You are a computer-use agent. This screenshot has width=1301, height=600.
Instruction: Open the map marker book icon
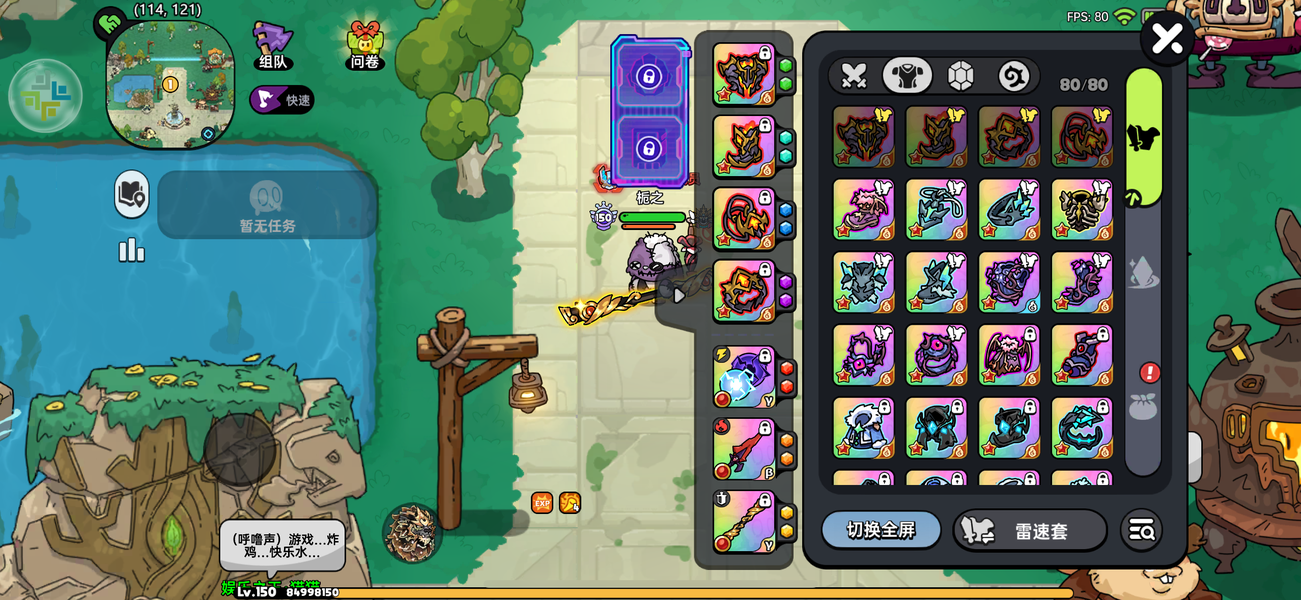131,194
